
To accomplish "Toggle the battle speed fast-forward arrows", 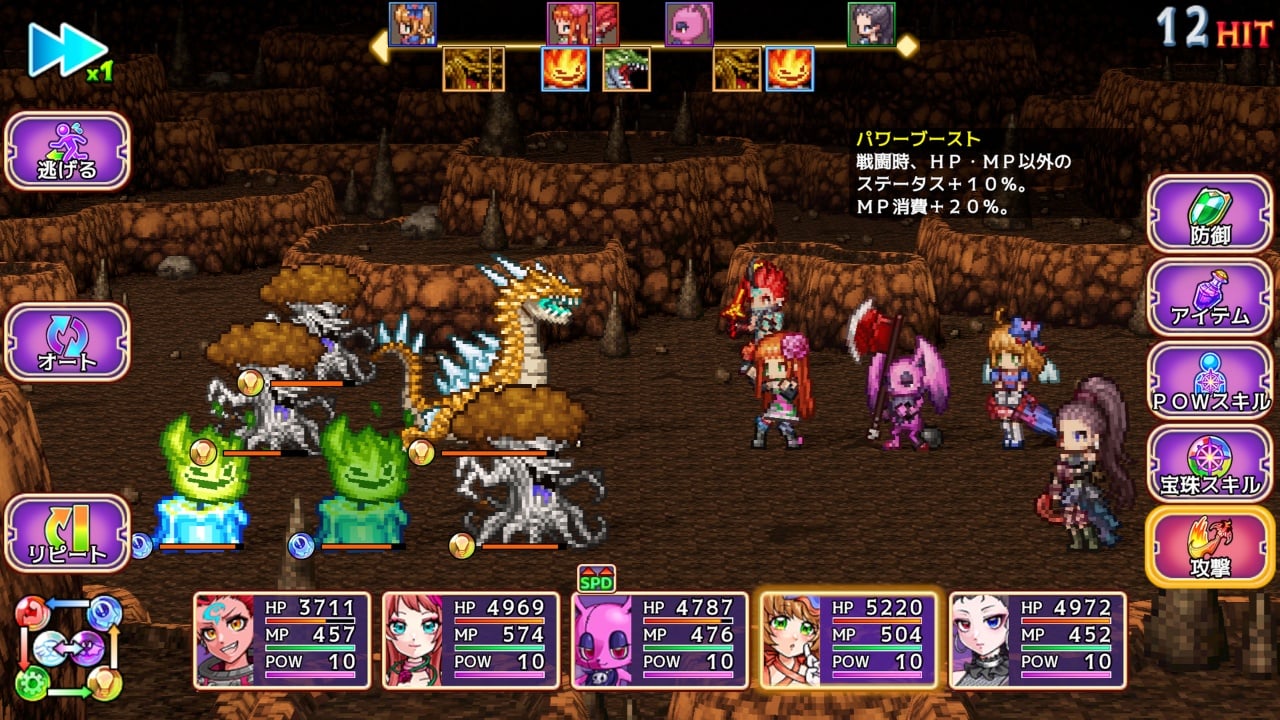I will click(x=67, y=49).
